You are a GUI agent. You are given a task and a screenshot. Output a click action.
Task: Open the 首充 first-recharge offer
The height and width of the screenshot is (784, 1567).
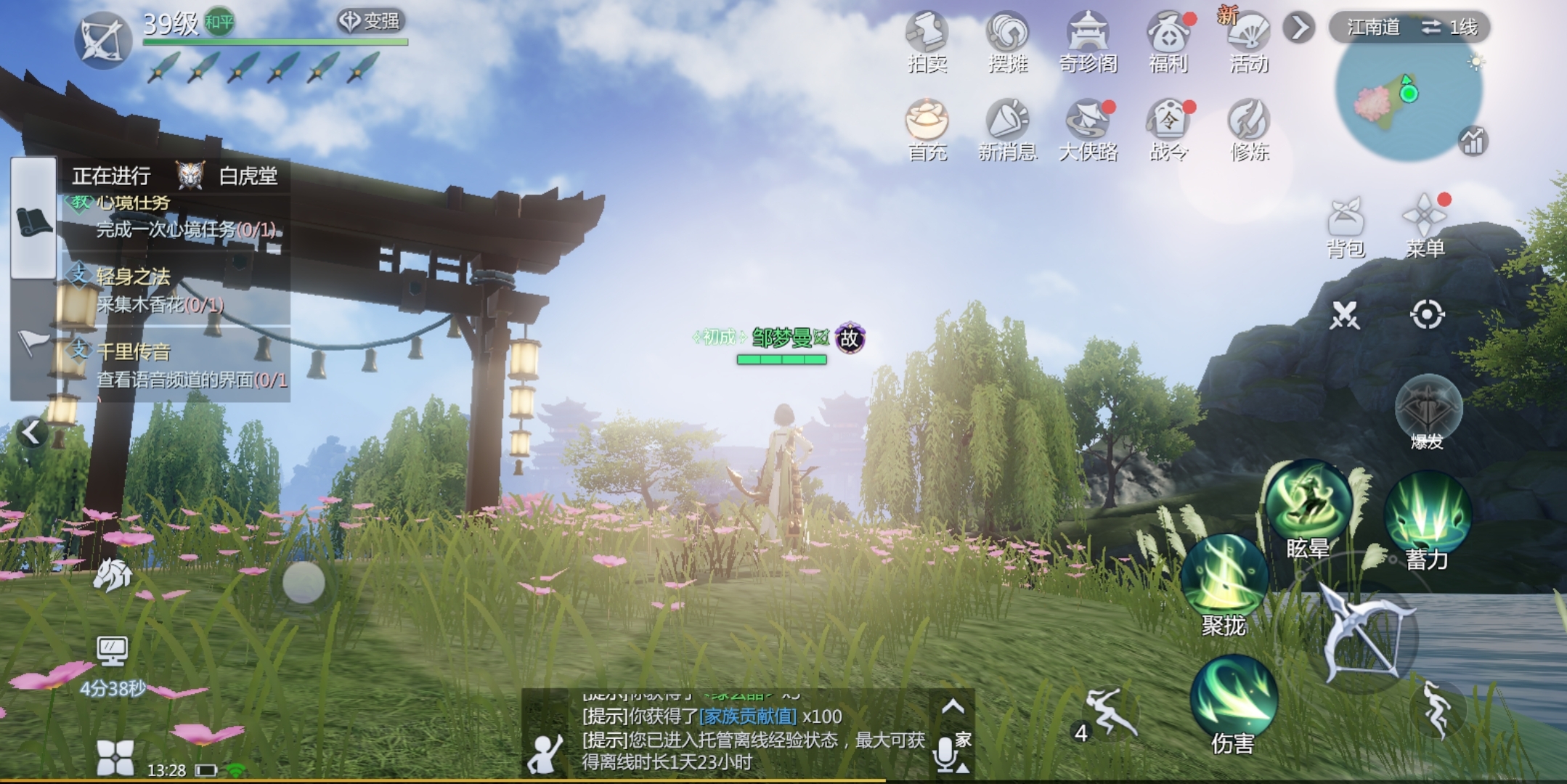click(927, 129)
